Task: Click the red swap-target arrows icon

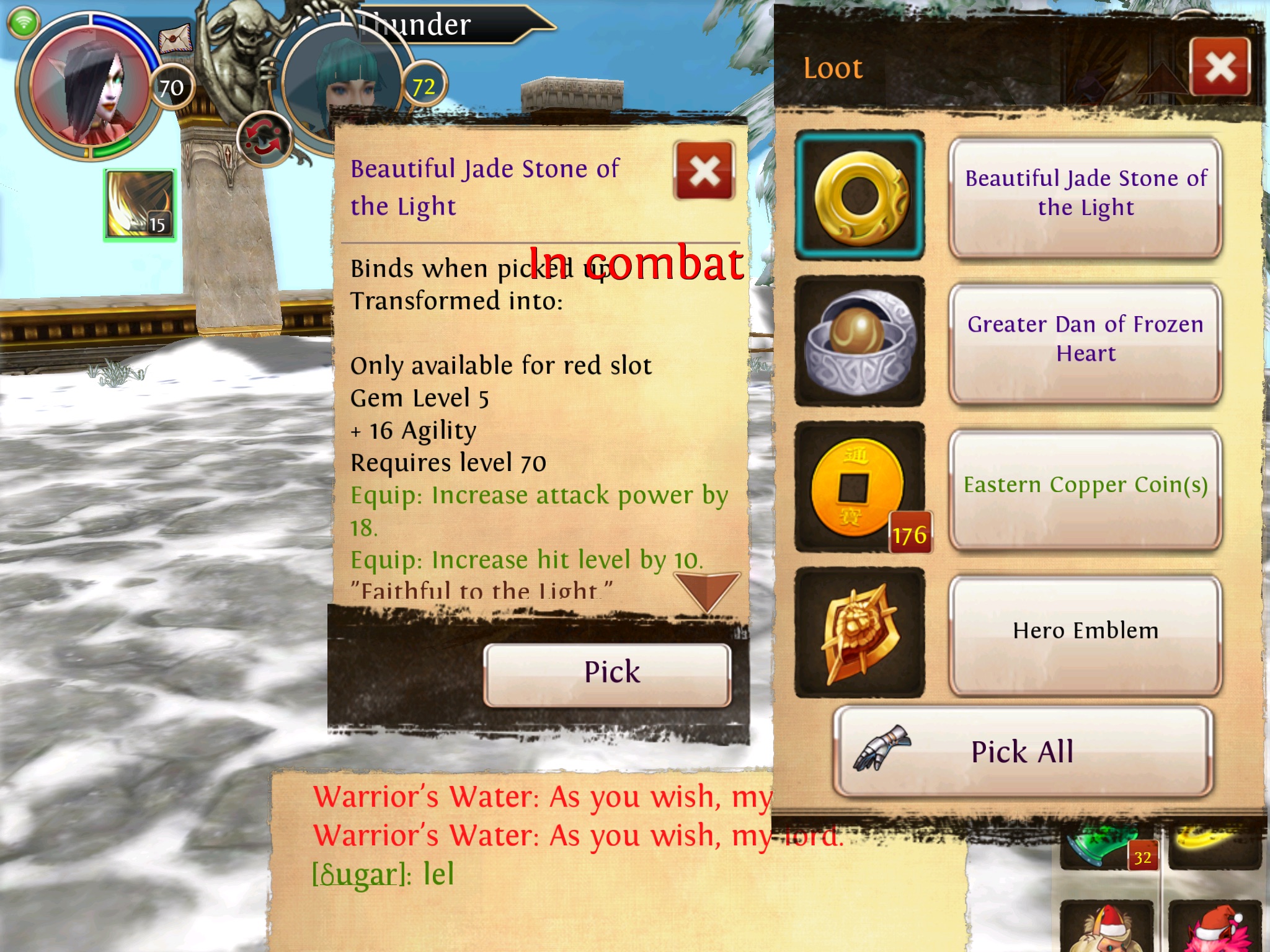Action: pos(265,139)
